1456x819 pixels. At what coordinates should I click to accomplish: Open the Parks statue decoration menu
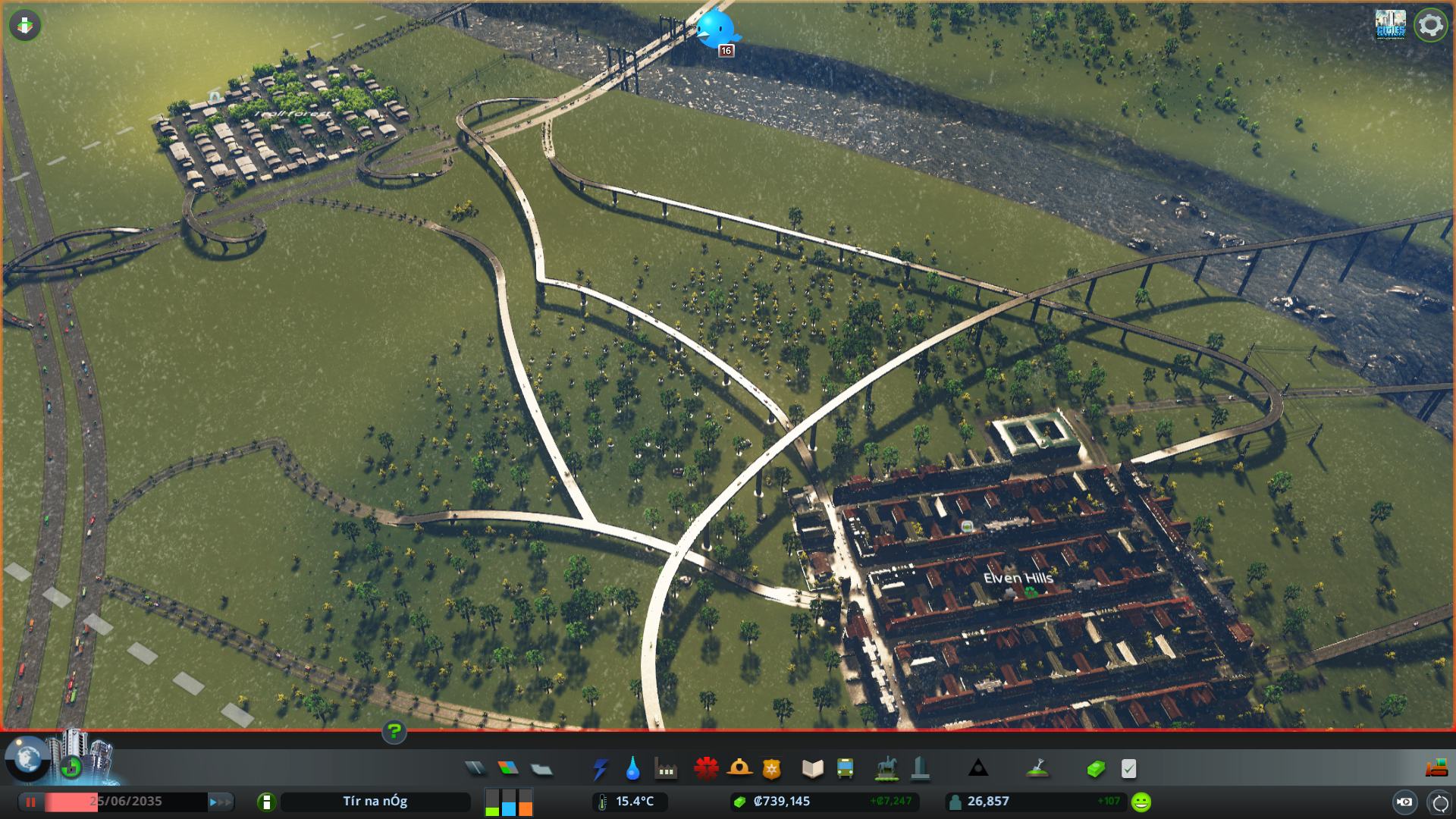pos(886,769)
